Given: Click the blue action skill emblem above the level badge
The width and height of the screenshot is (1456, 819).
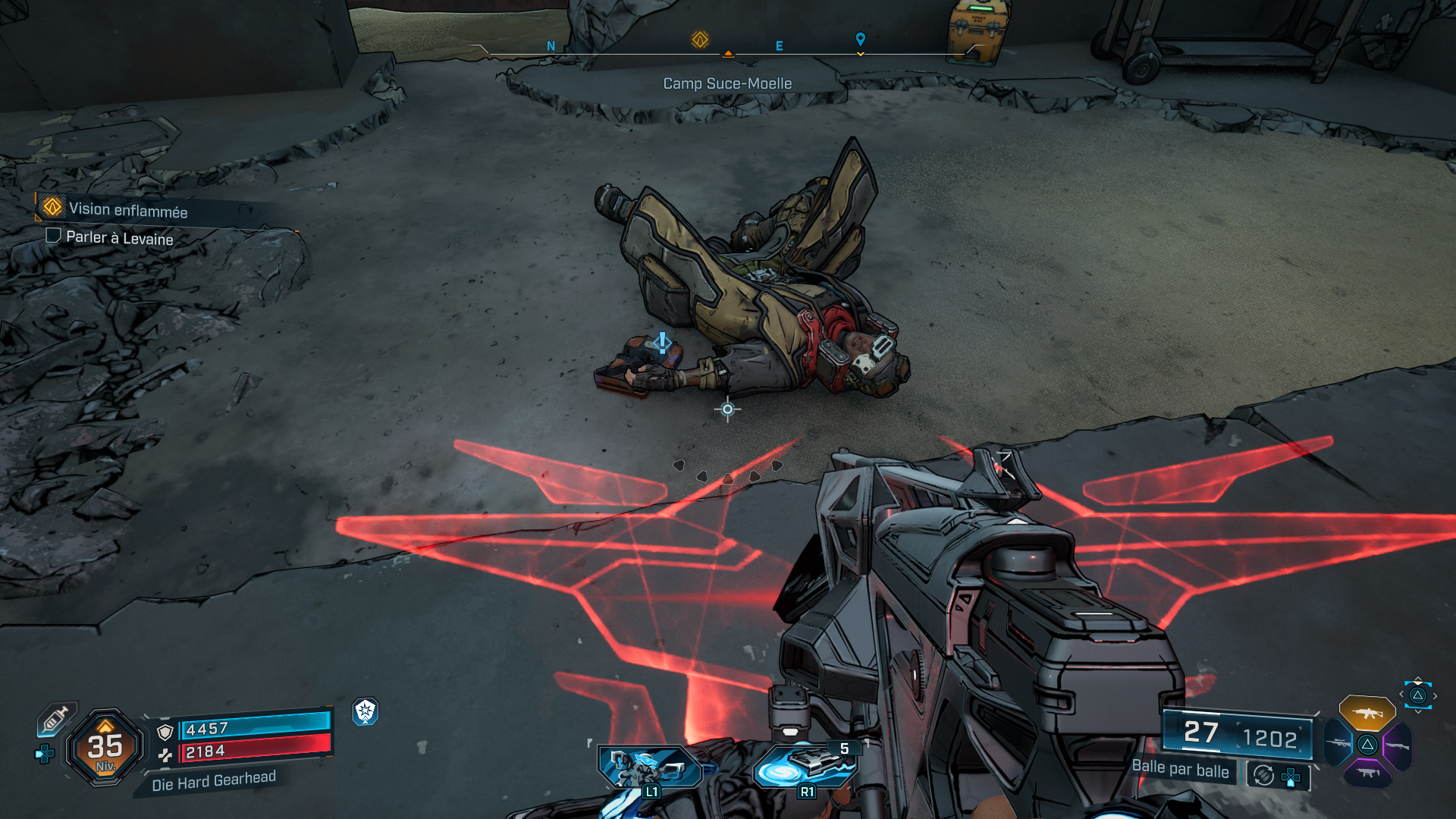Looking at the screenshot, I should click(x=365, y=712).
